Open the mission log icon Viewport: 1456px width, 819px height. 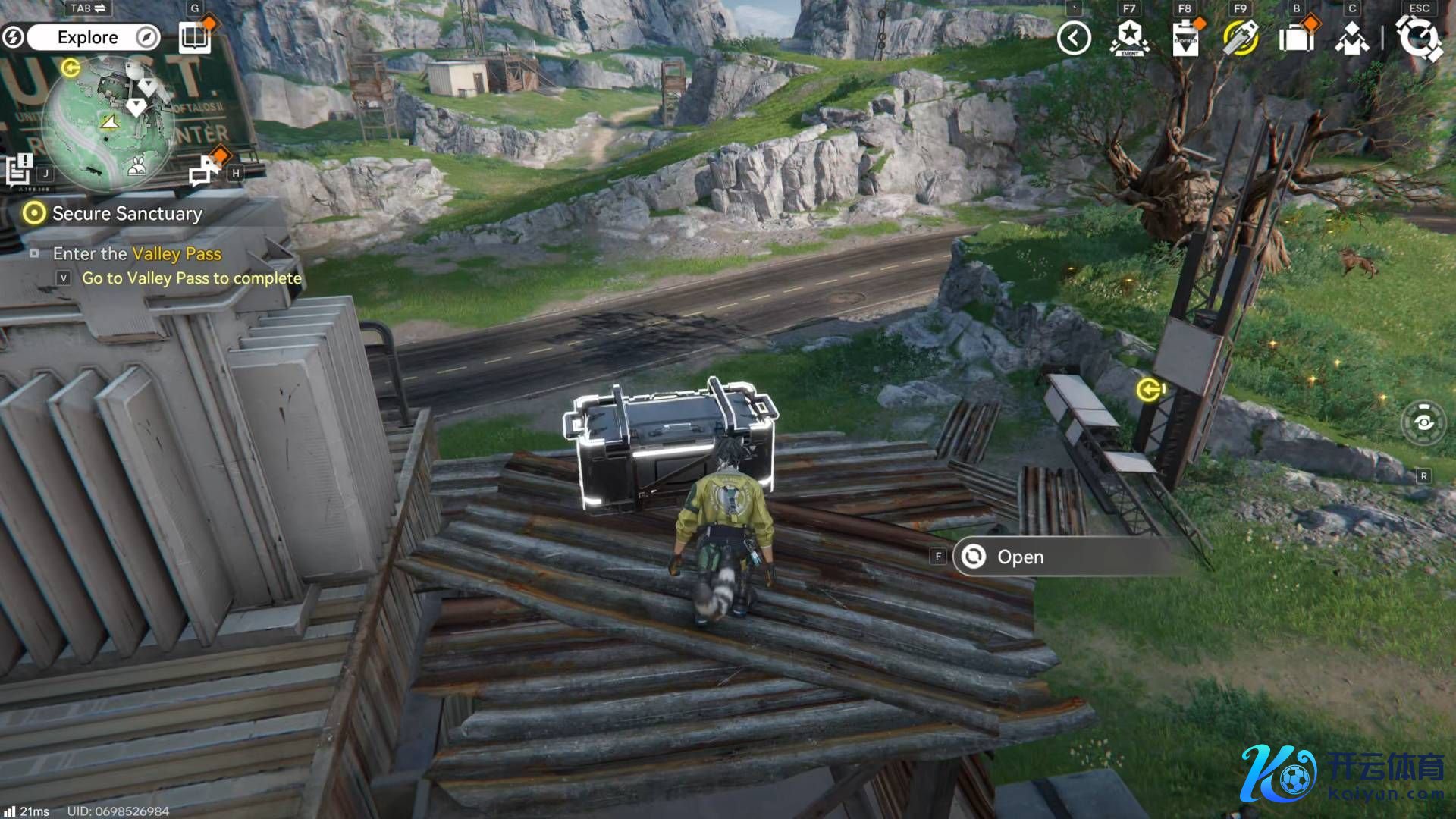[x=20, y=169]
